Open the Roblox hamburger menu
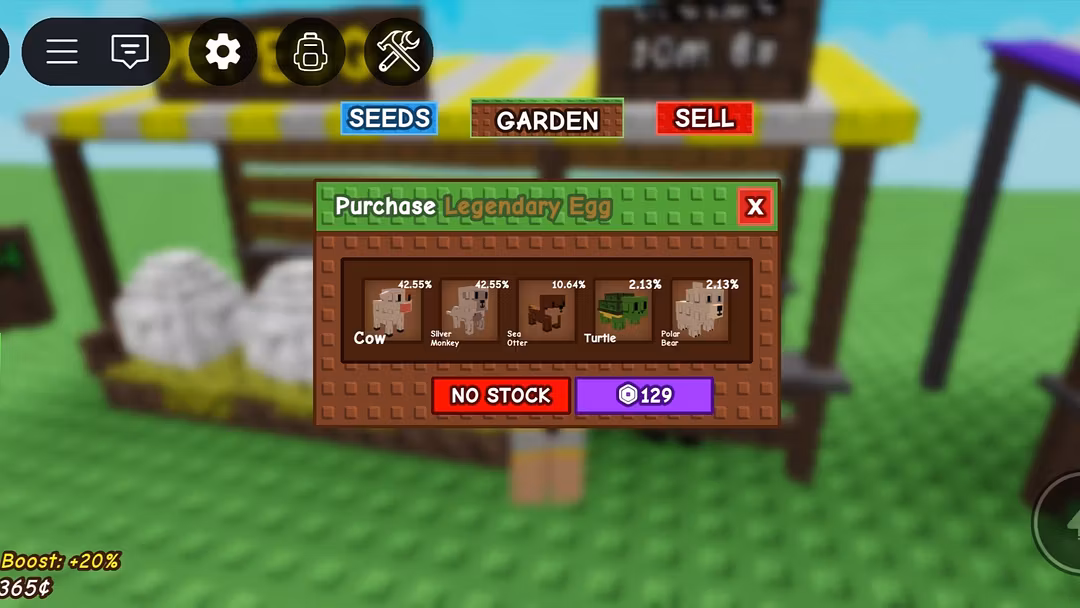 [62, 51]
